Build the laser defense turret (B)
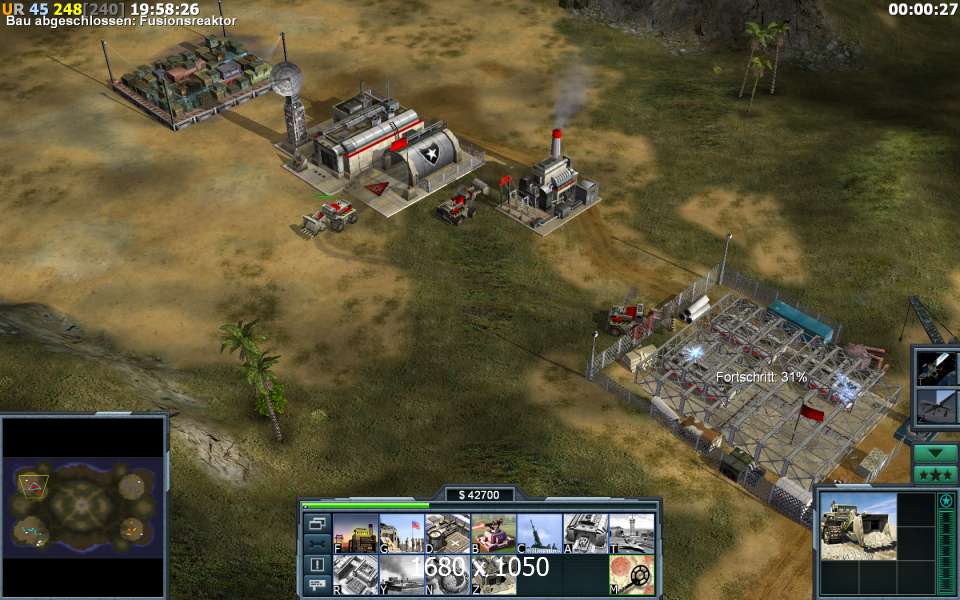The image size is (960, 600). tap(493, 533)
